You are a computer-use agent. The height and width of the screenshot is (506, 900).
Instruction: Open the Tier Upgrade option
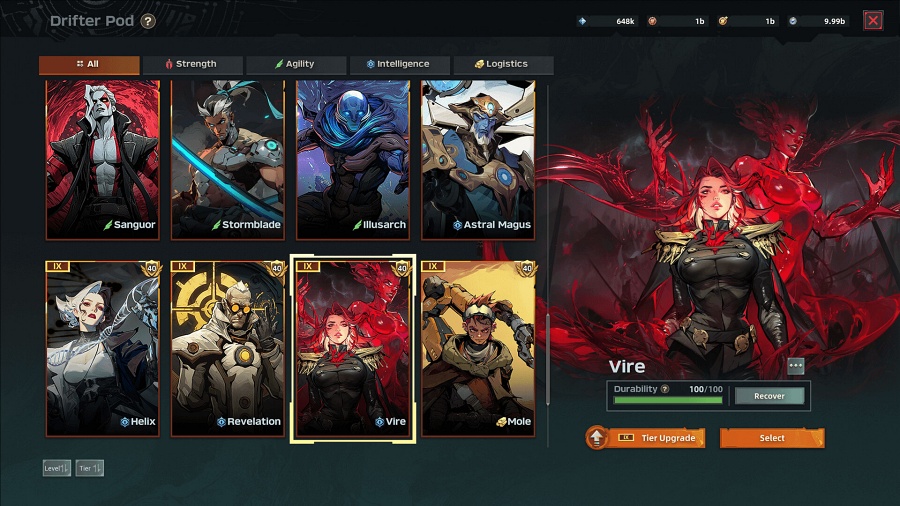click(646, 438)
